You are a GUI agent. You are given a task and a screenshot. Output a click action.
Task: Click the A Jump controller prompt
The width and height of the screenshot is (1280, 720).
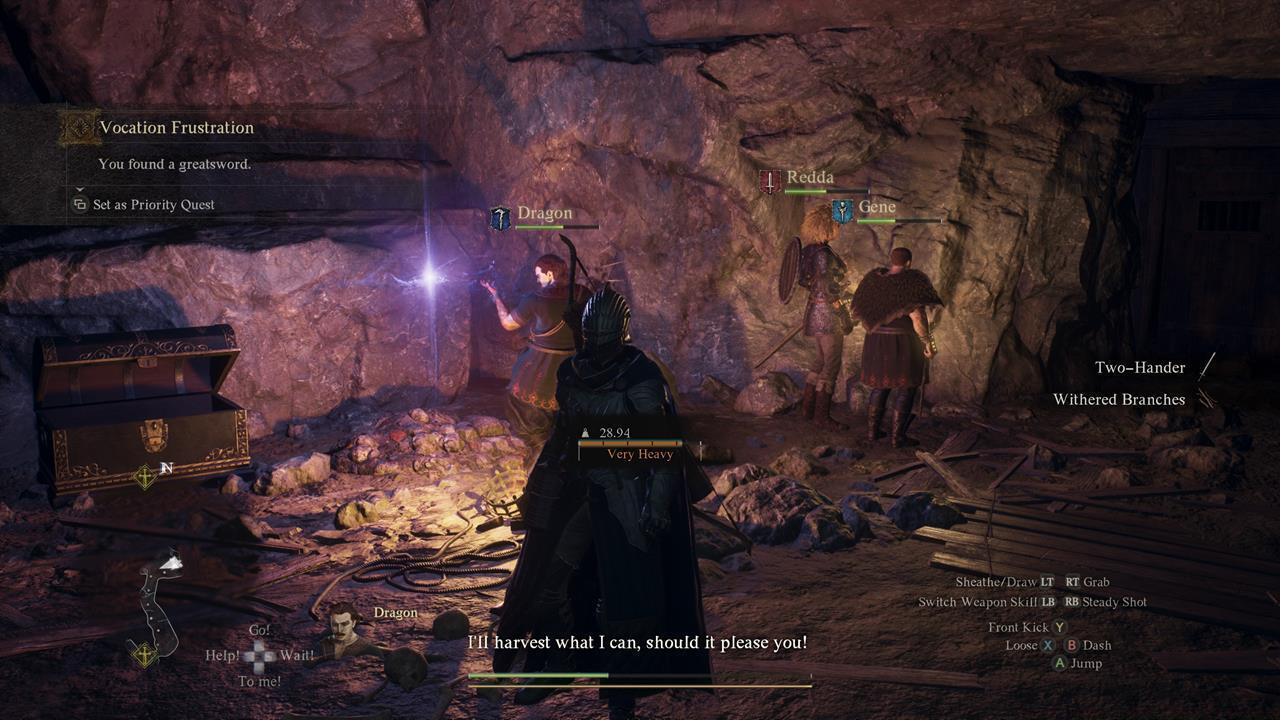1075,662
